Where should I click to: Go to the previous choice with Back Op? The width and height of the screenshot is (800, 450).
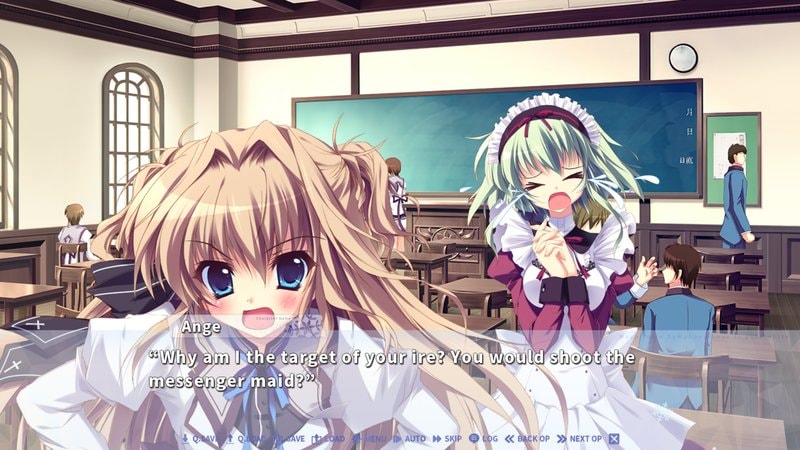(x=528, y=439)
